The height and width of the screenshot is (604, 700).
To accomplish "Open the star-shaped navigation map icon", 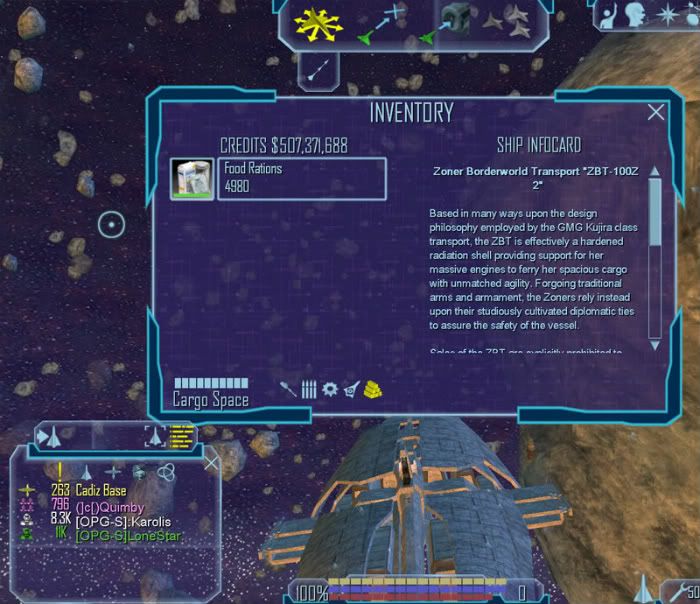I will pyautogui.click(x=667, y=12).
